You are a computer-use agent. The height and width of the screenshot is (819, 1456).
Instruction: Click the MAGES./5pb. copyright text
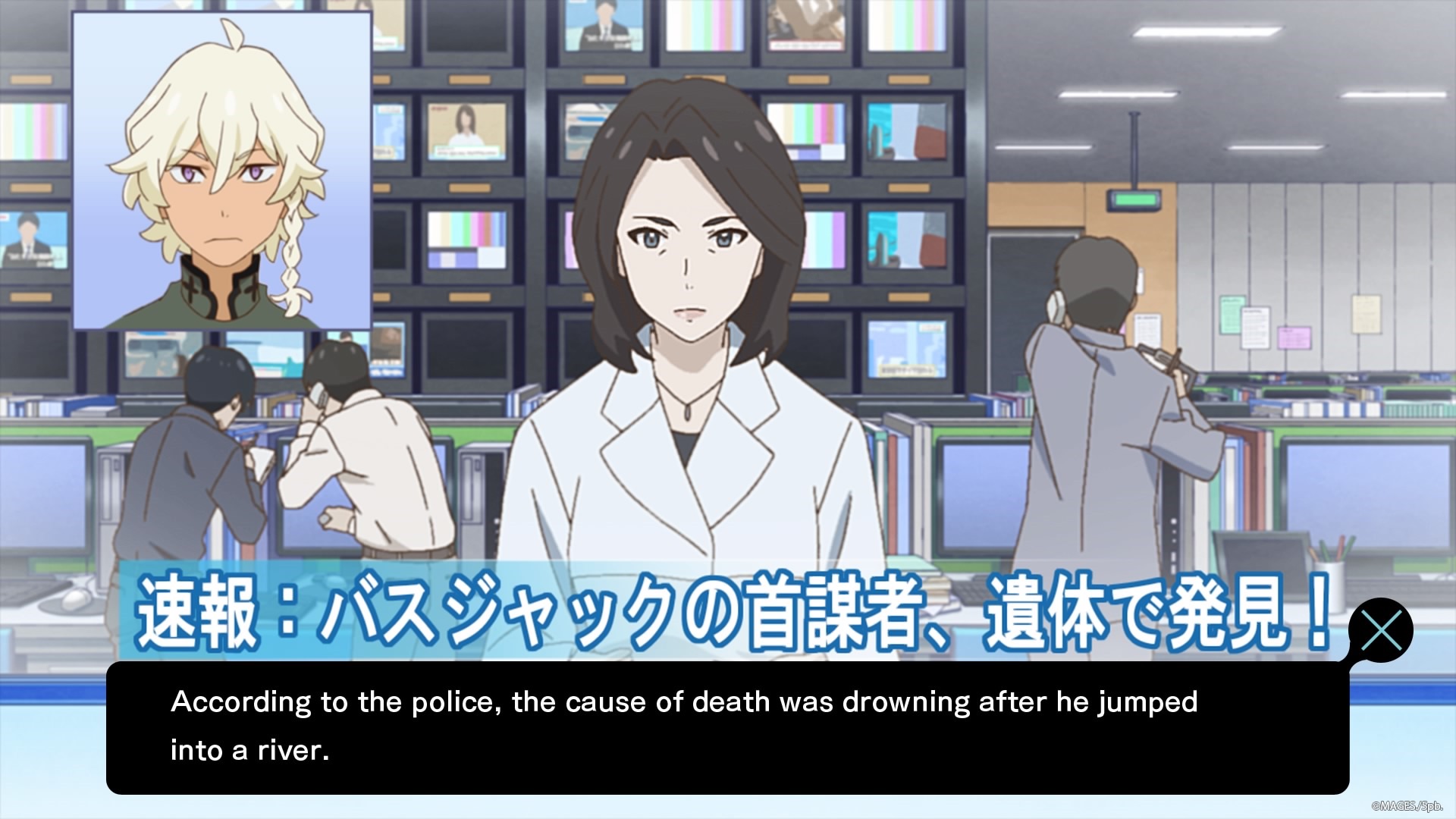click(1400, 805)
